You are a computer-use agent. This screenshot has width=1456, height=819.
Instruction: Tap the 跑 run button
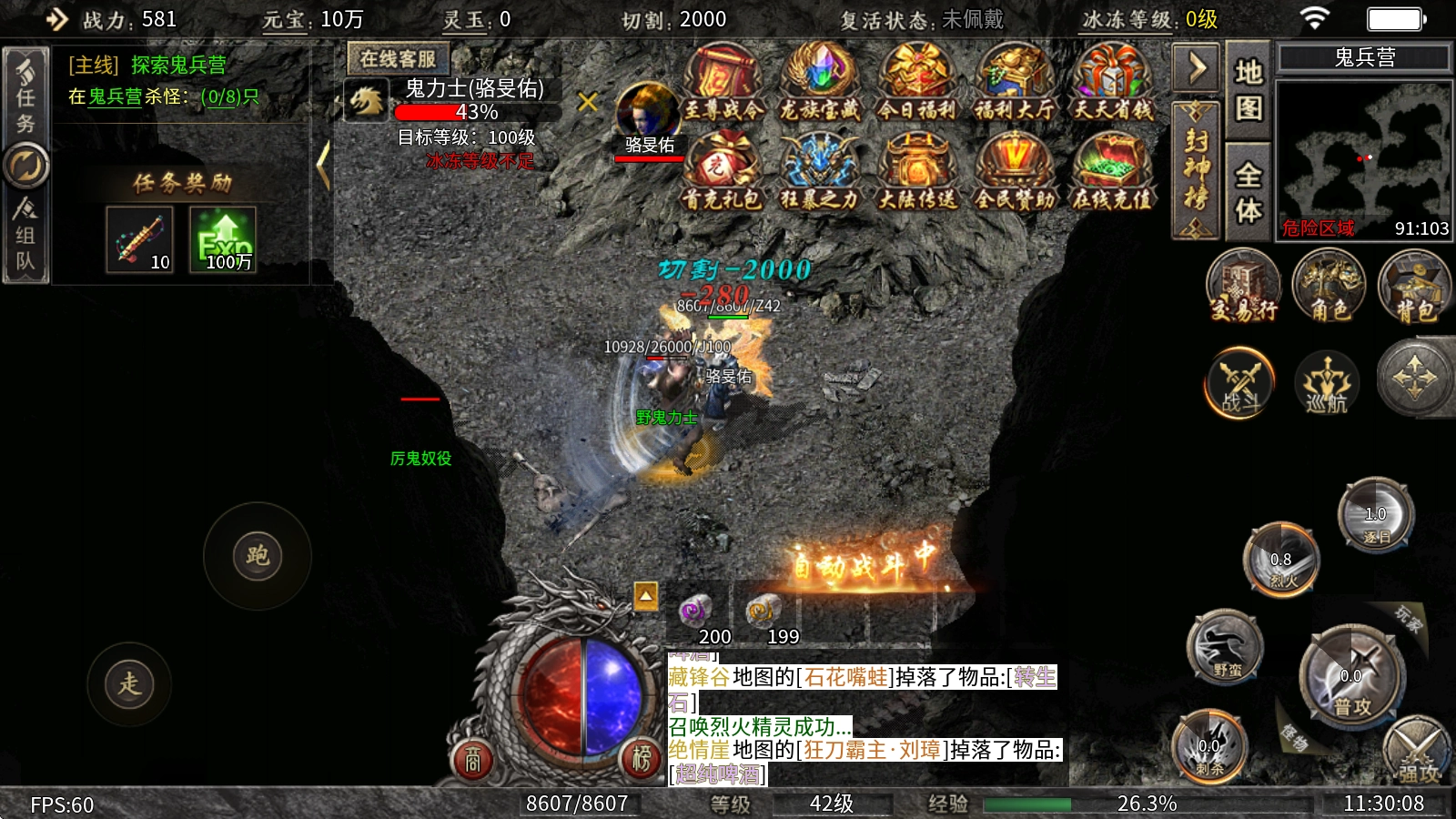pos(258,555)
